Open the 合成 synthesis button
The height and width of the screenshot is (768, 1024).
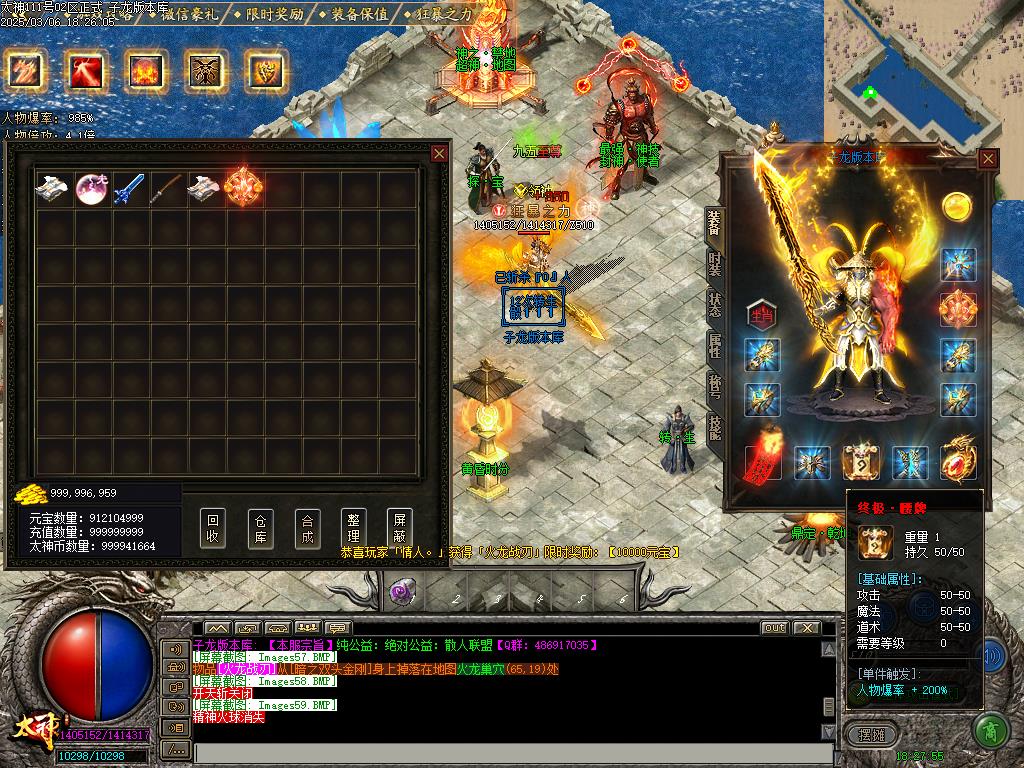(307, 528)
